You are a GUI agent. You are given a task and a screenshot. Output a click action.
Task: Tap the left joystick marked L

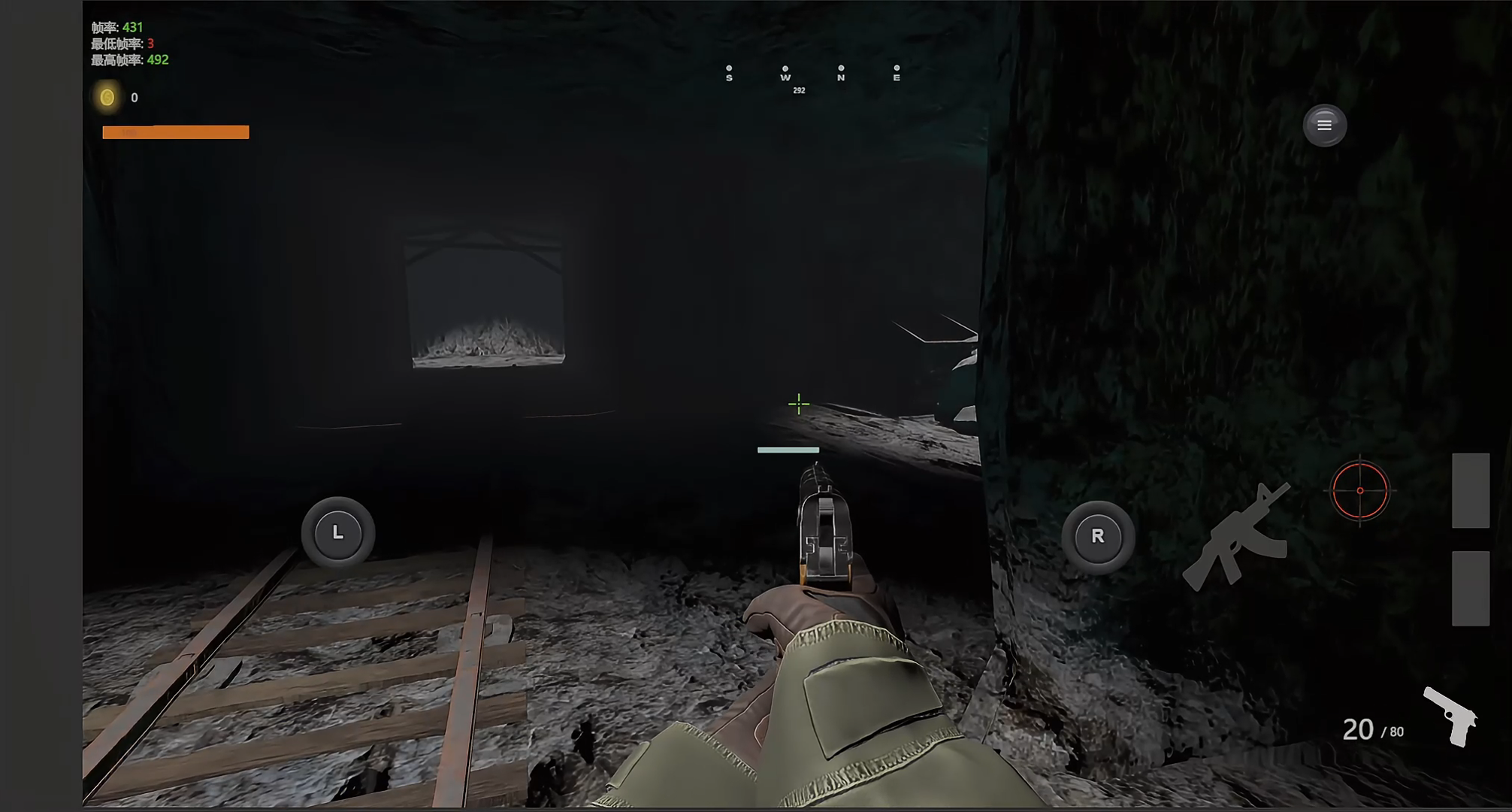[x=337, y=533]
